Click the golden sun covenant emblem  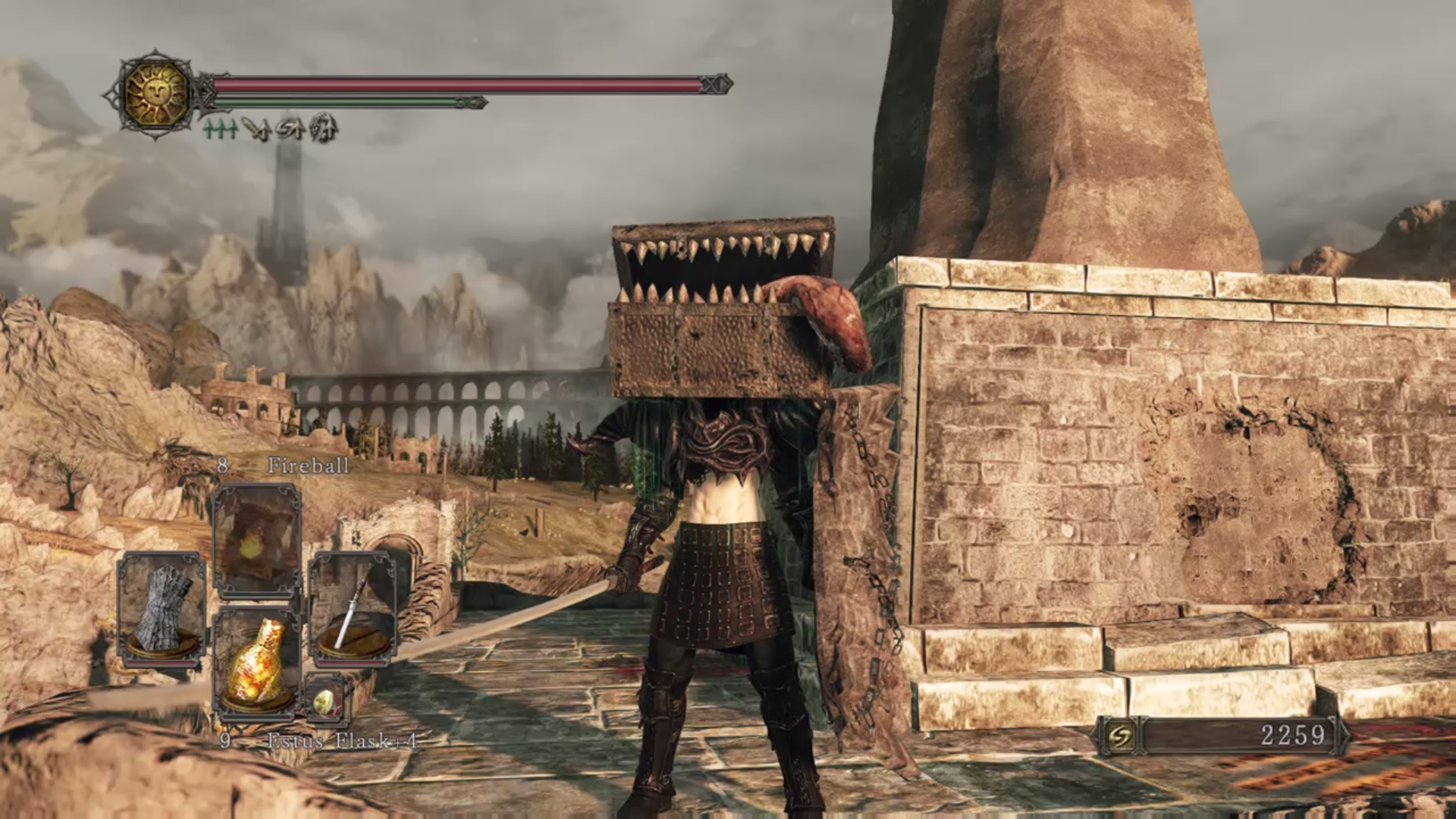(156, 94)
